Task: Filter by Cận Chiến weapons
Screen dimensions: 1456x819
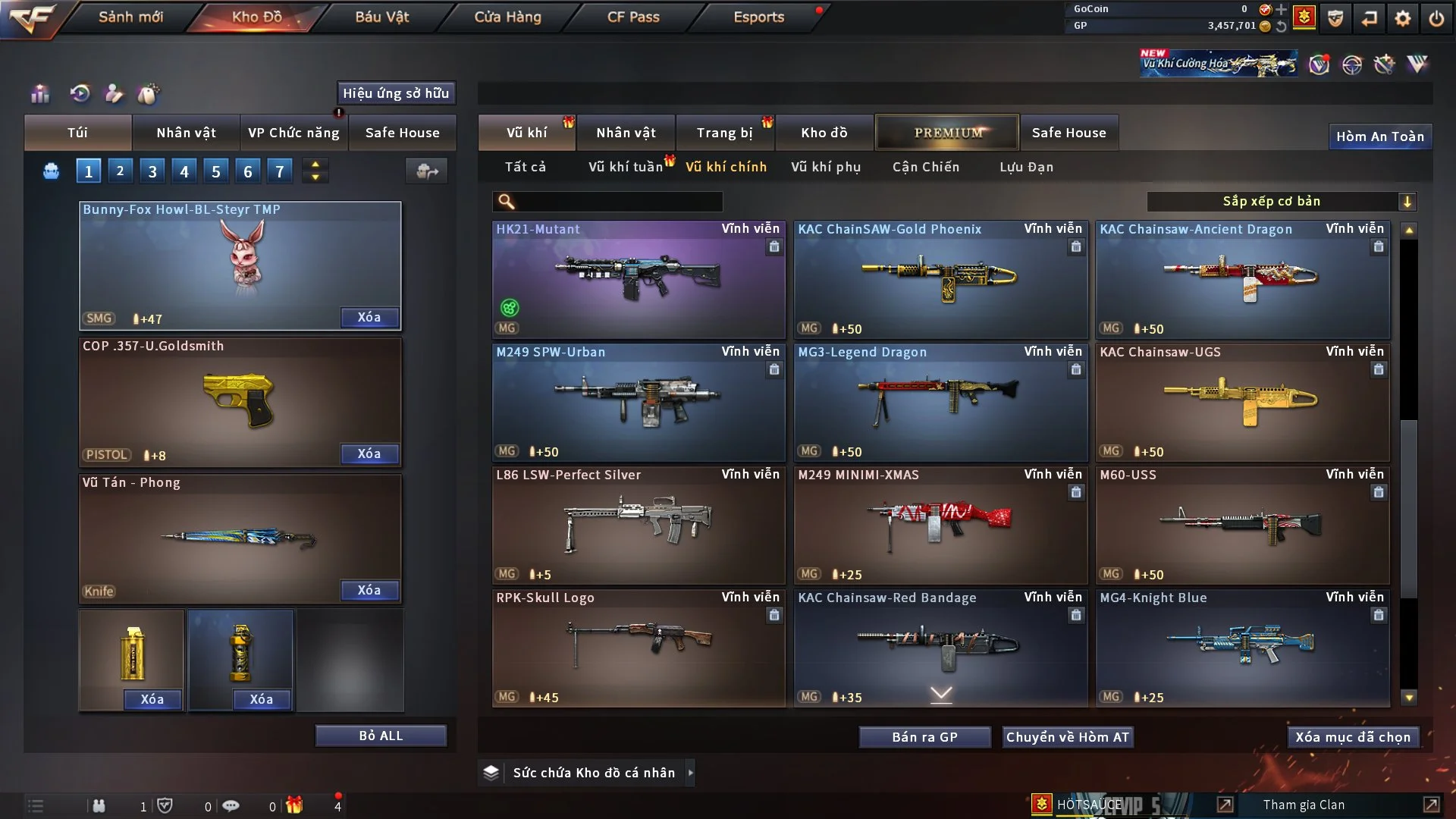Action: click(926, 167)
